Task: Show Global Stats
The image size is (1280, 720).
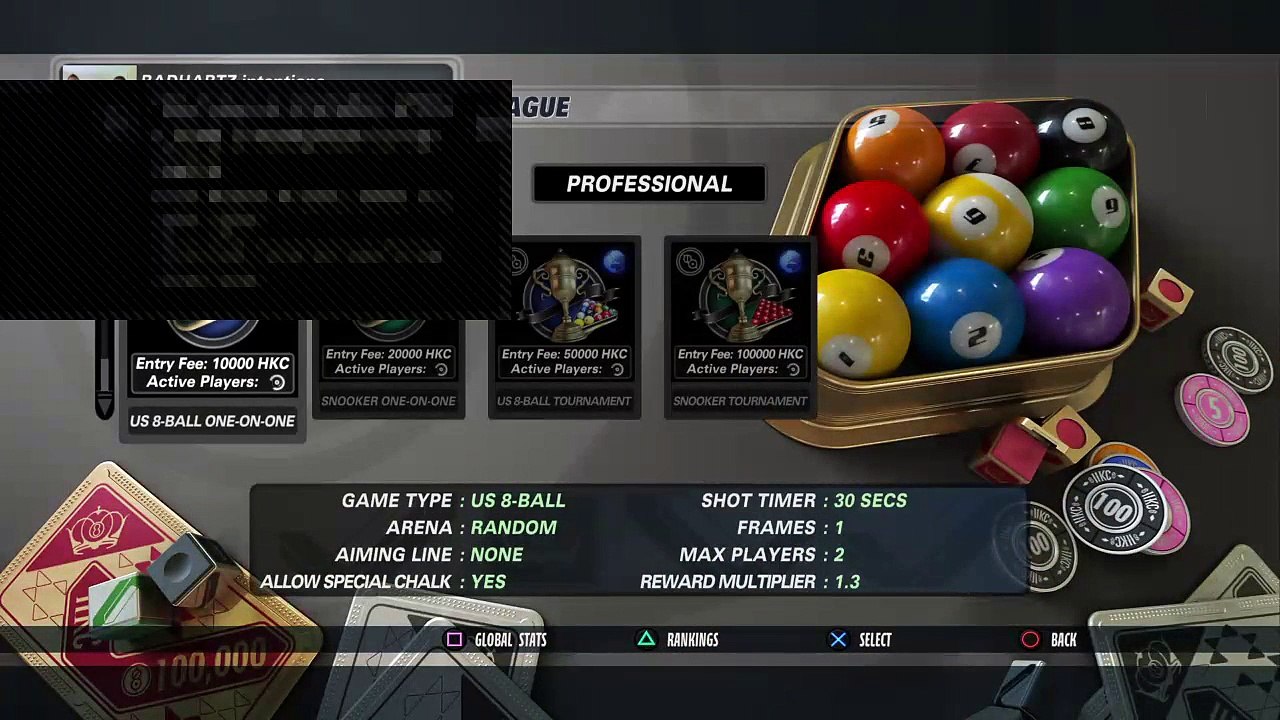Action: coord(497,640)
